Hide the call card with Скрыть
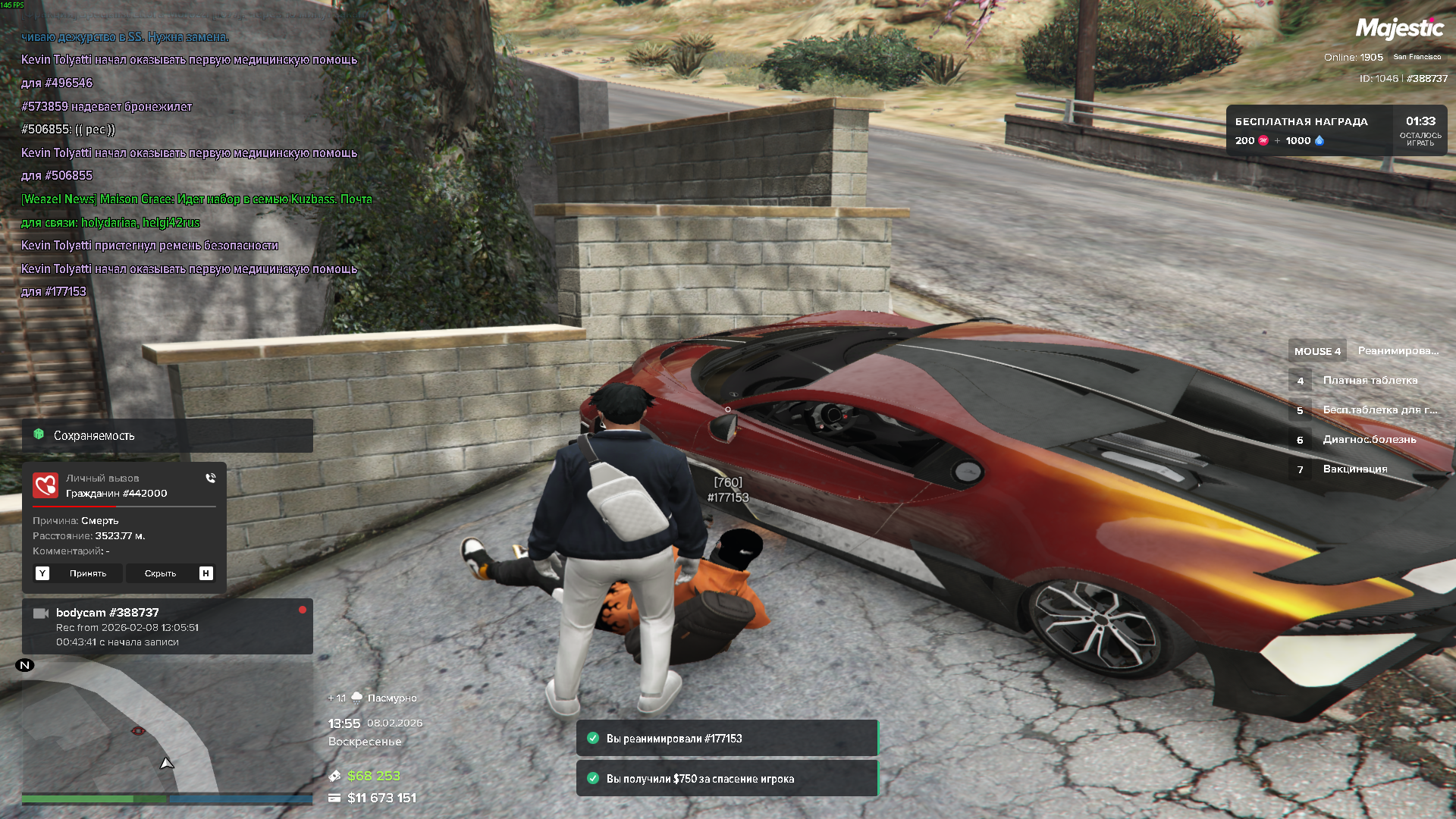This screenshot has height=819, width=1456. coord(160,573)
